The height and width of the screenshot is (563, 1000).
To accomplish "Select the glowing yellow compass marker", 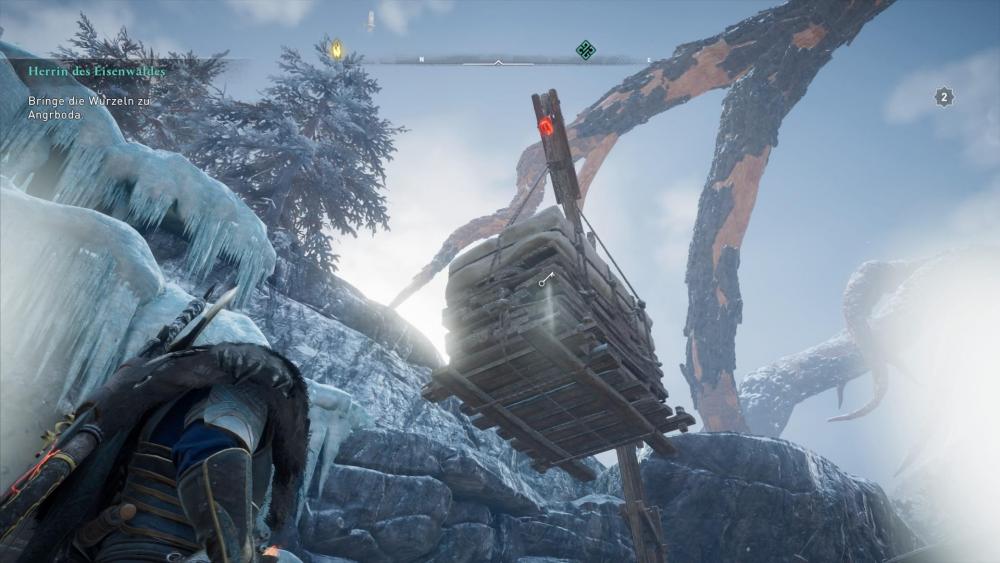I will tap(337, 48).
